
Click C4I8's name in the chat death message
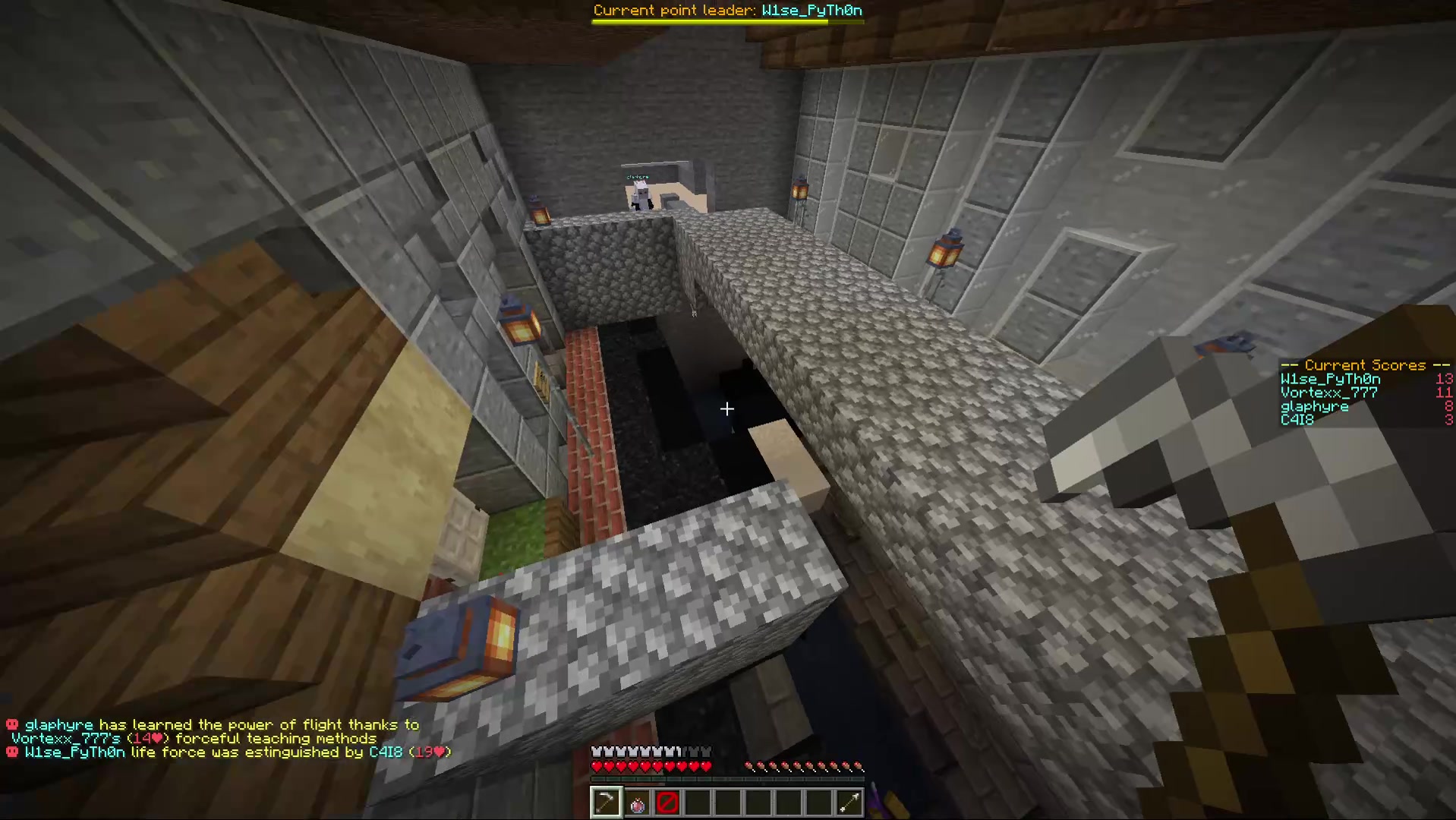[x=386, y=752]
